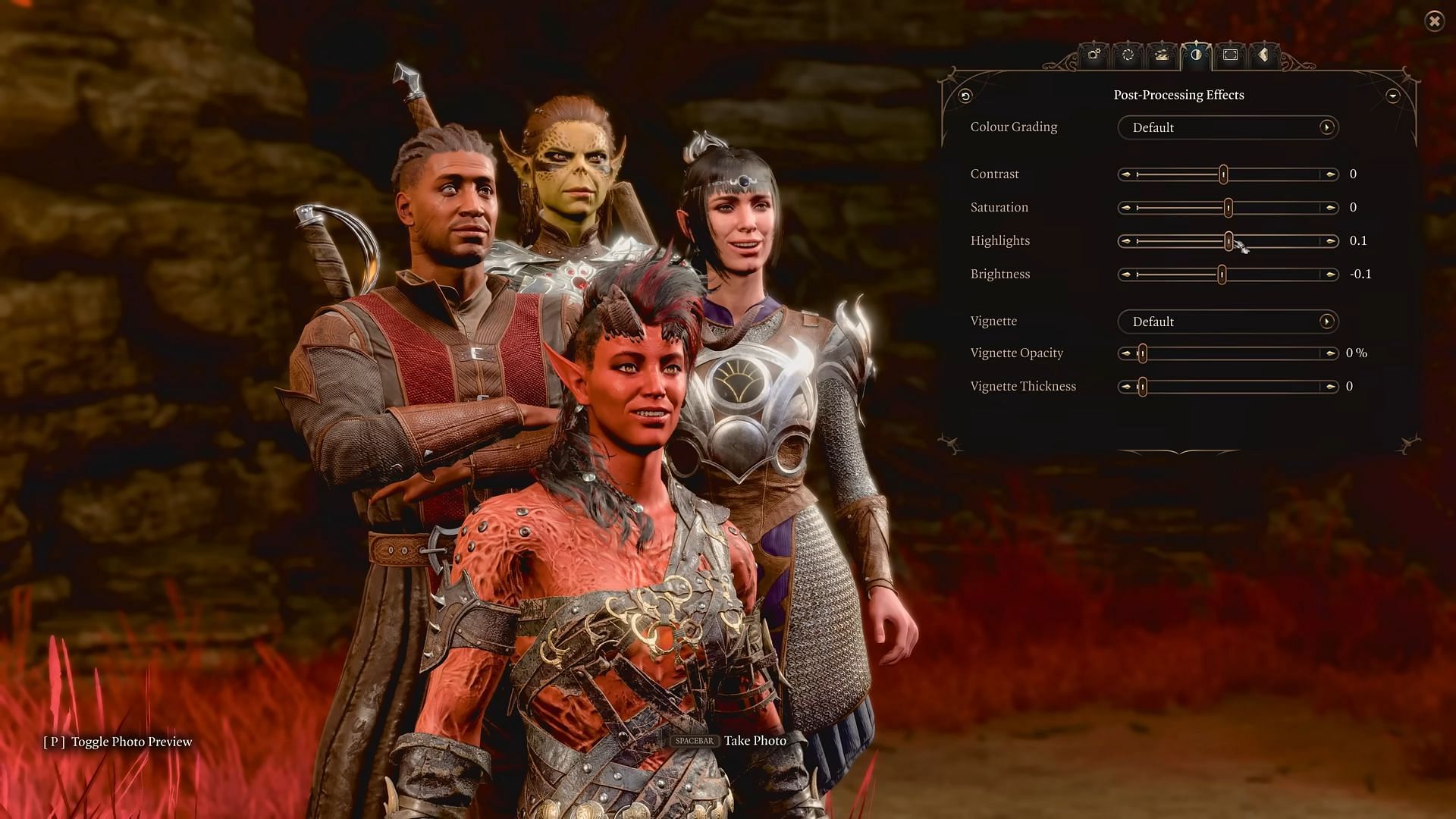This screenshot has width=1456, height=819.
Task: Open the Vignette style dropdown
Action: (1228, 322)
